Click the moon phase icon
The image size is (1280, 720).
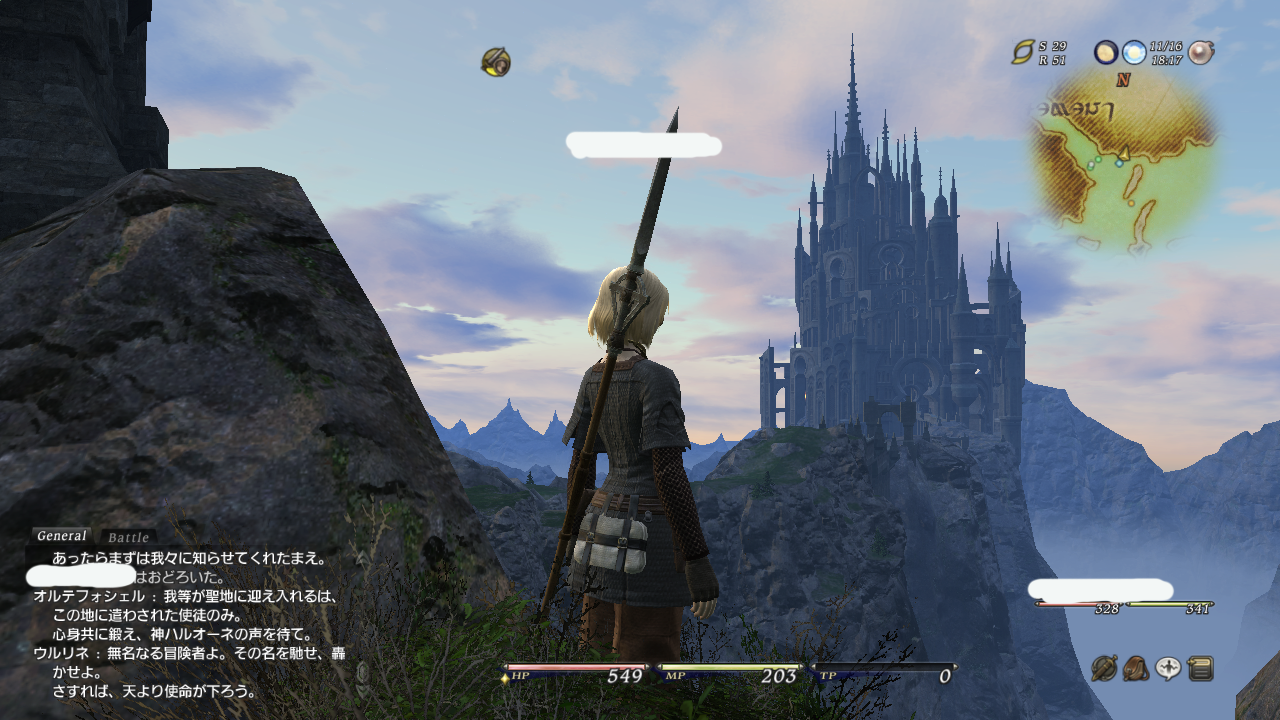(1105, 52)
